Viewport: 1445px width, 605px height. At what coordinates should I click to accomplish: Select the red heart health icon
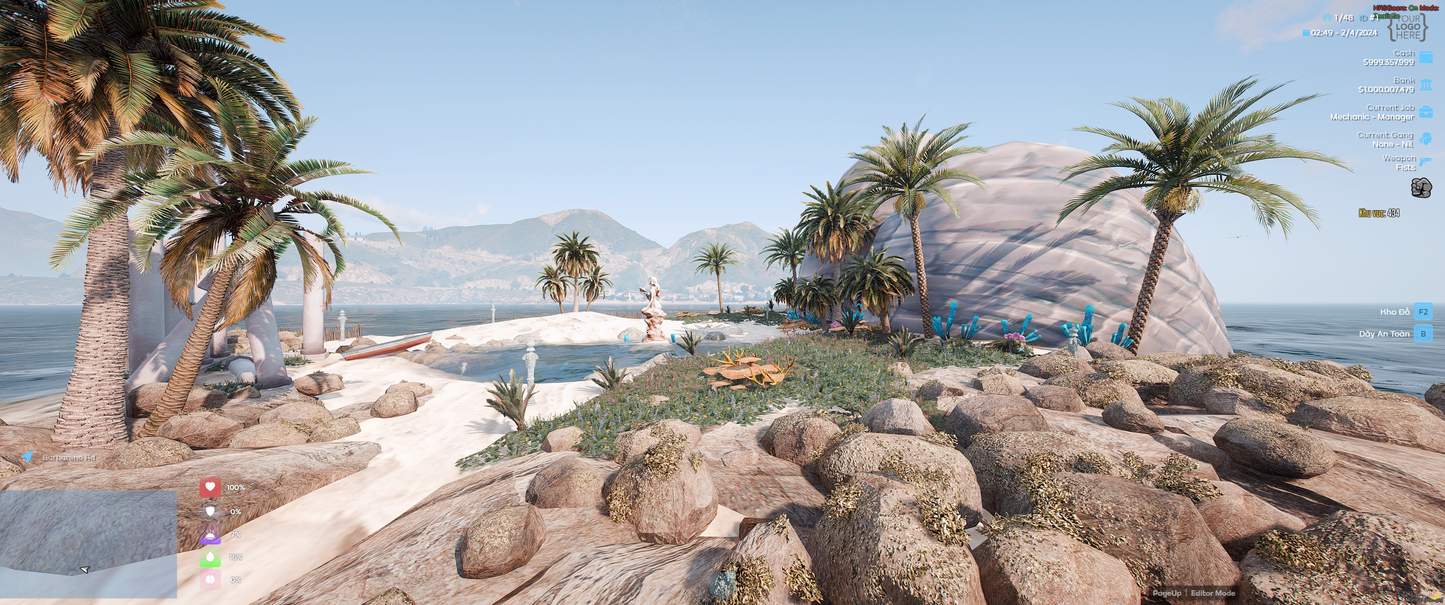[210, 487]
